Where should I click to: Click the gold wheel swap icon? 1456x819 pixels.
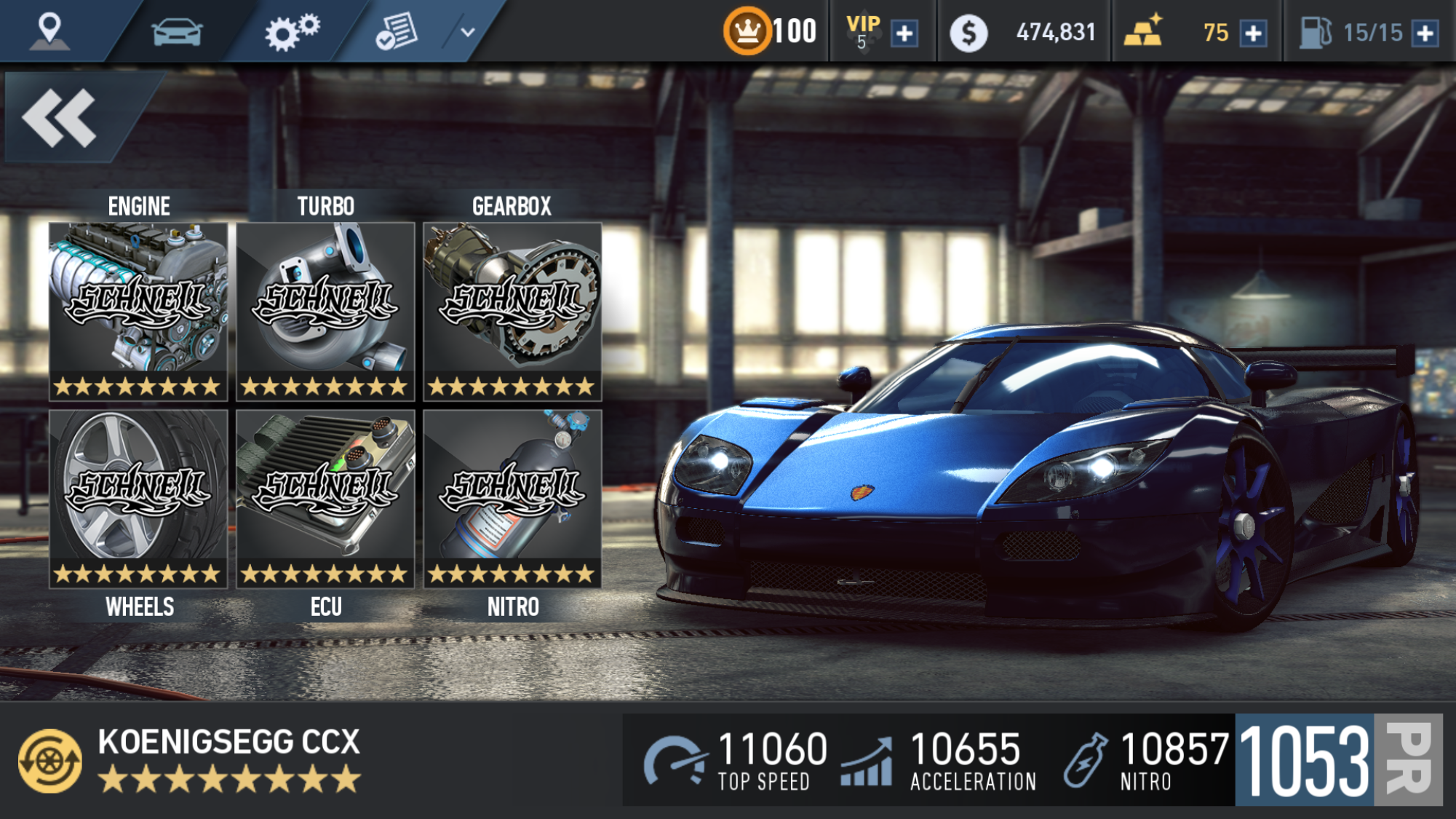coord(49,761)
